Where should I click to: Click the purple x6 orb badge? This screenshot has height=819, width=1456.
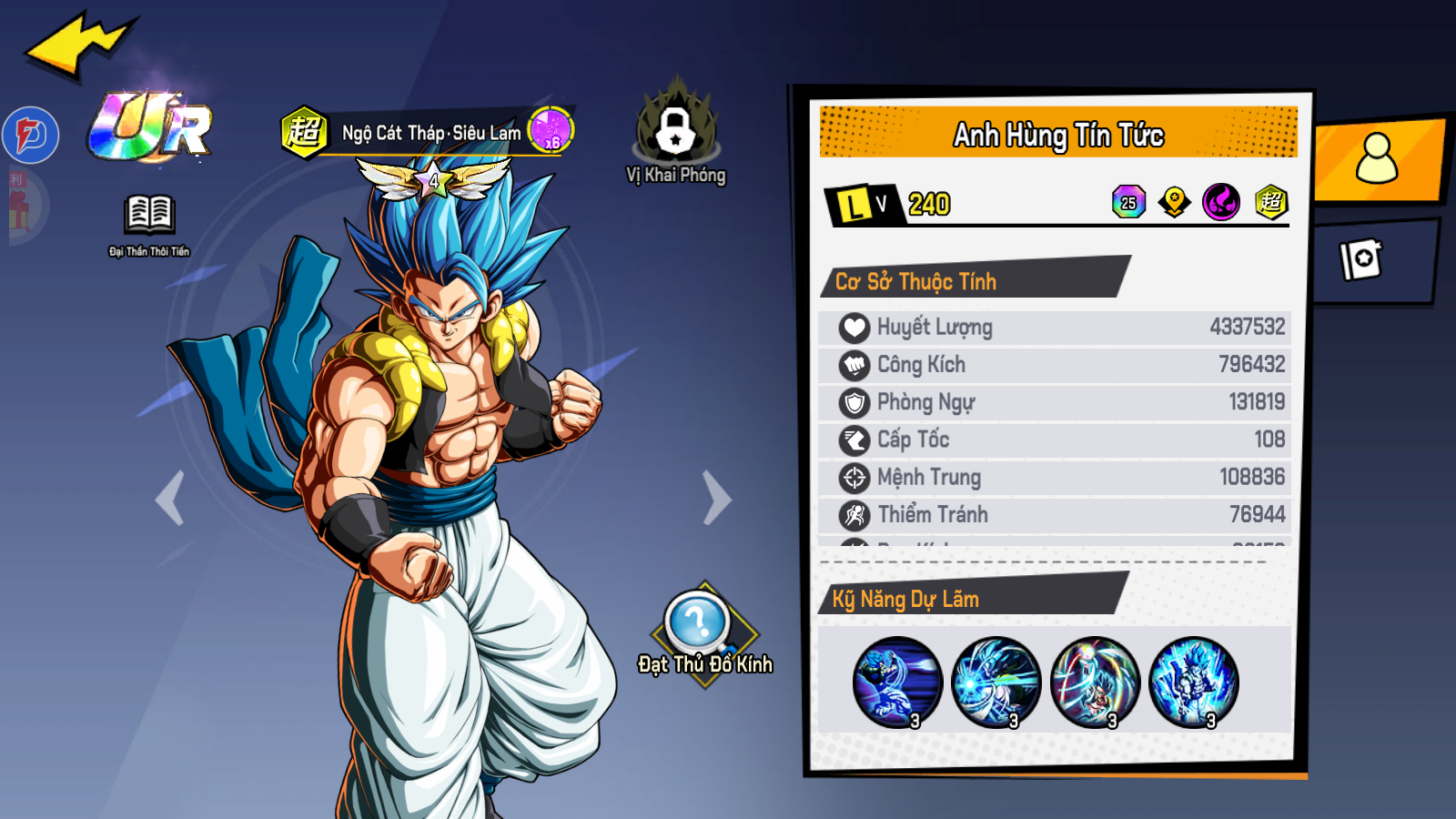coord(551,130)
